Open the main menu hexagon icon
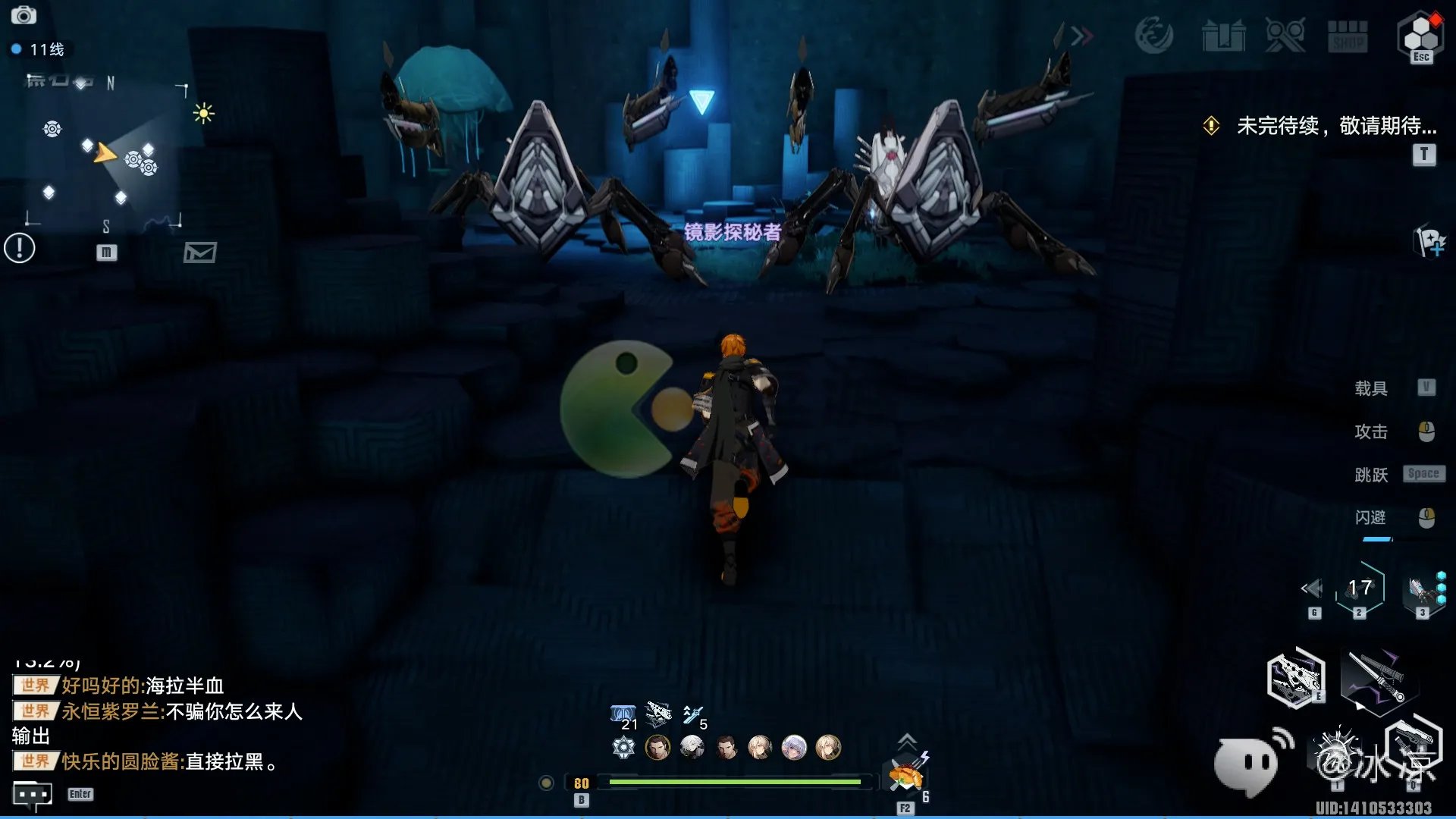Screen dimensions: 1456x819 coord(1420,35)
